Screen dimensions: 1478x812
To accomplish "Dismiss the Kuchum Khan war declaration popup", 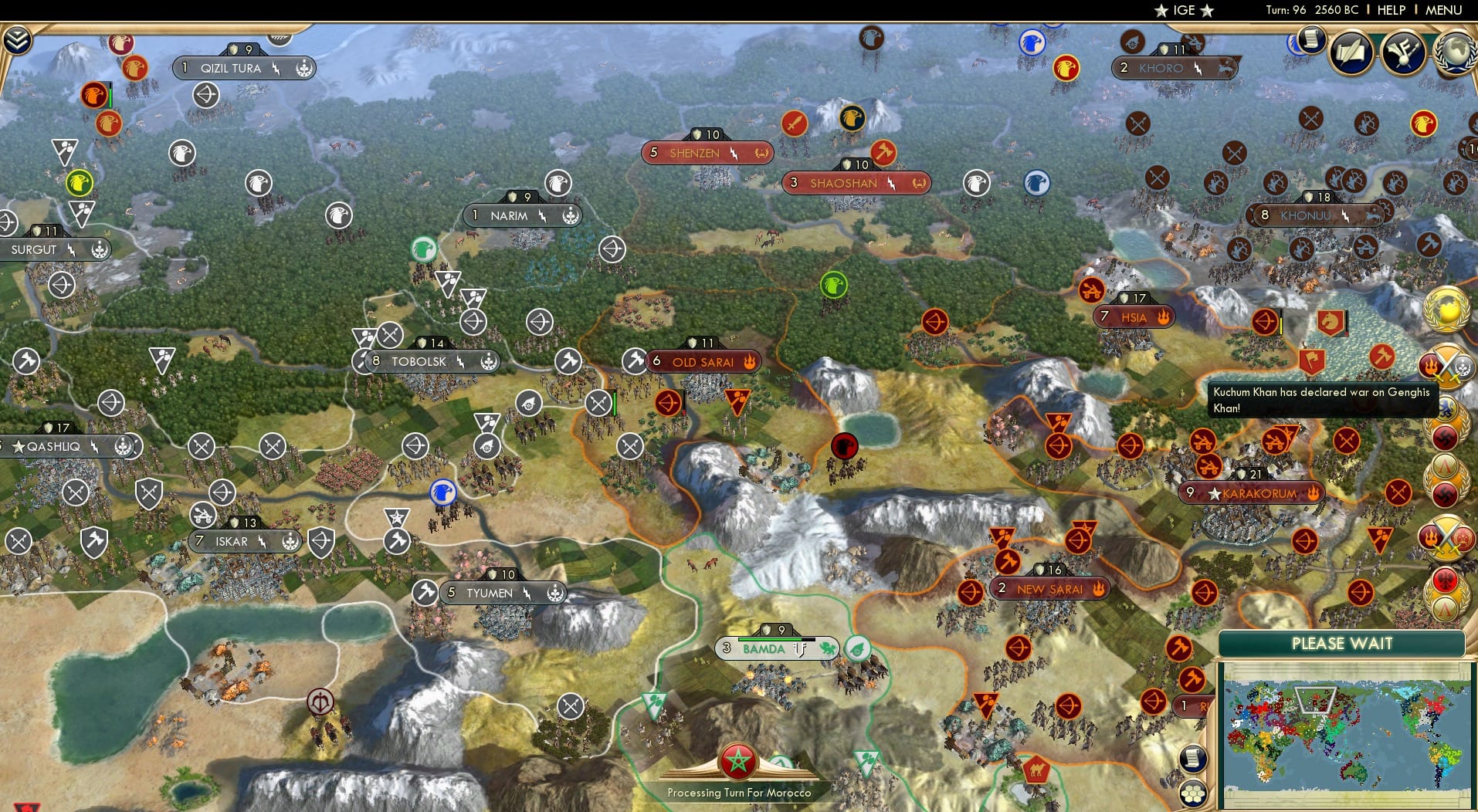I will coord(1322,401).
